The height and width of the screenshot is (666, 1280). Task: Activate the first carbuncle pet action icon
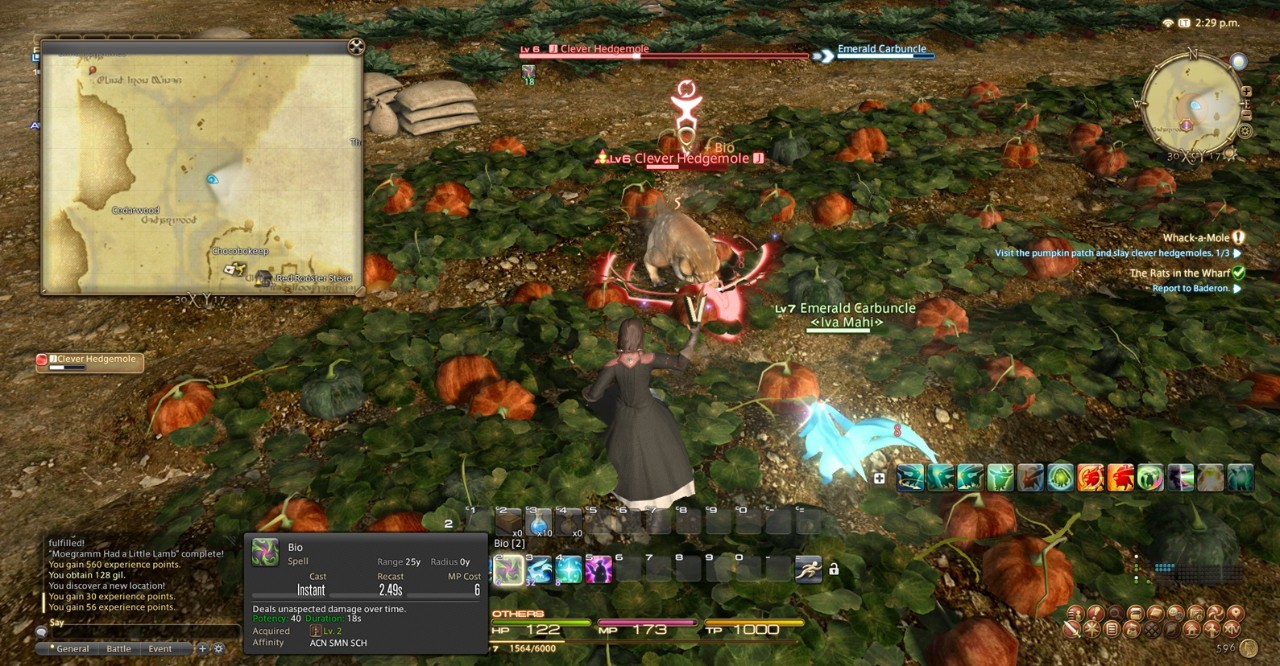(910, 478)
